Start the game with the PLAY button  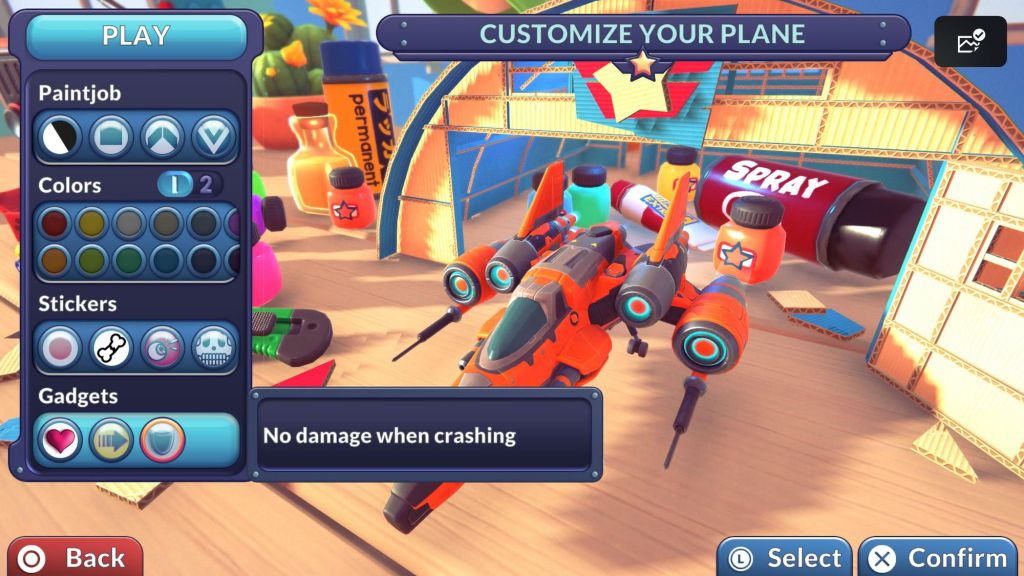[136, 37]
